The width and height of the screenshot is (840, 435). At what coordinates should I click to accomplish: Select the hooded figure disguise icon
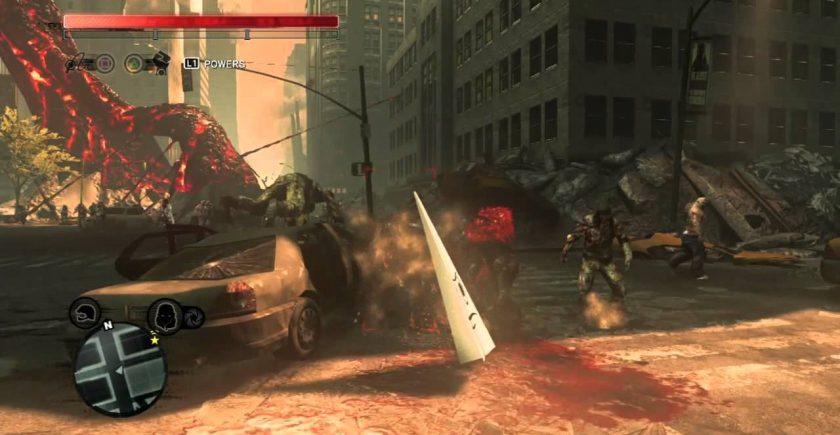tap(164, 315)
